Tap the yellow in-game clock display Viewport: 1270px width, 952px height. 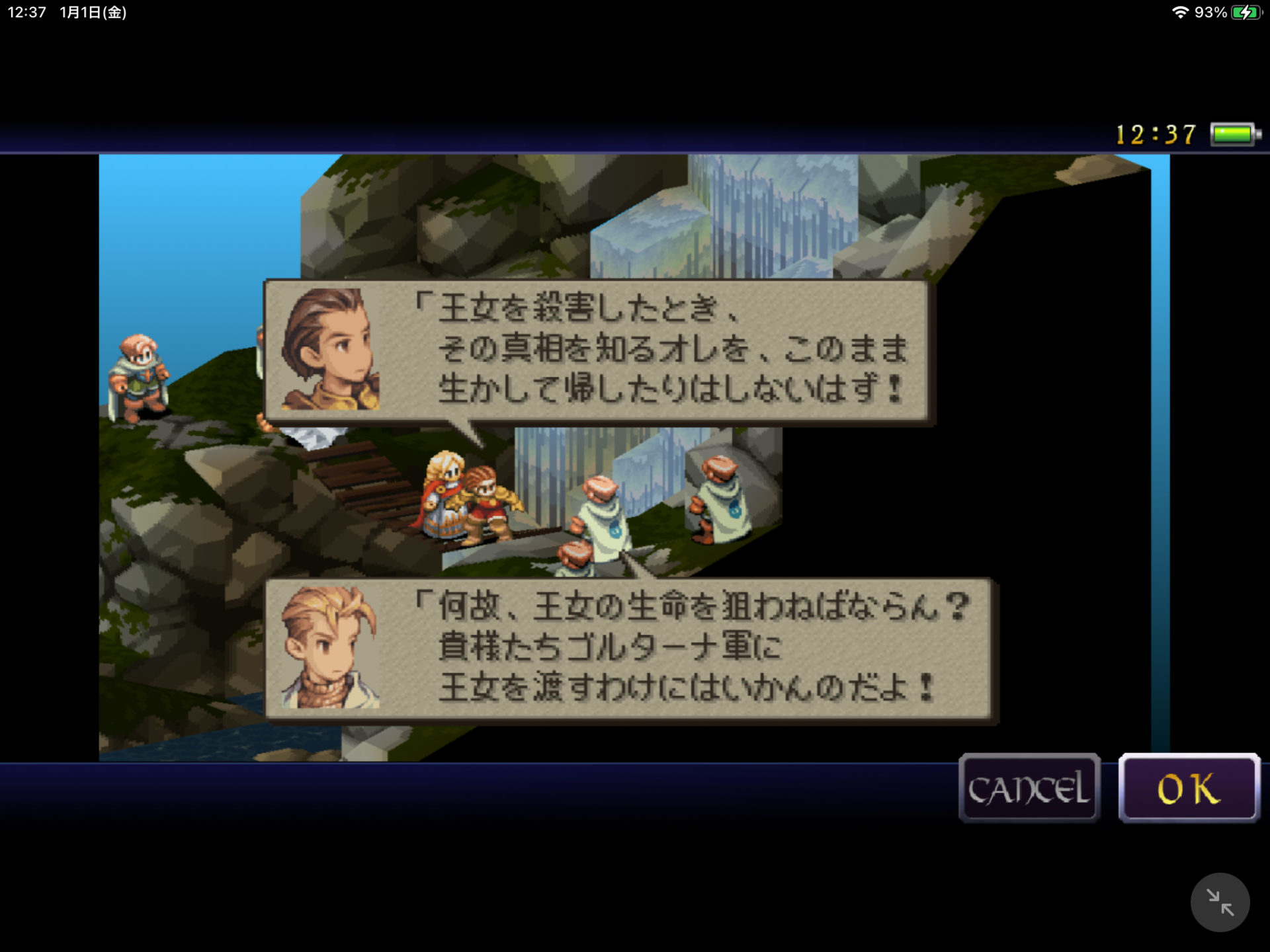pyautogui.click(x=1156, y=134)
